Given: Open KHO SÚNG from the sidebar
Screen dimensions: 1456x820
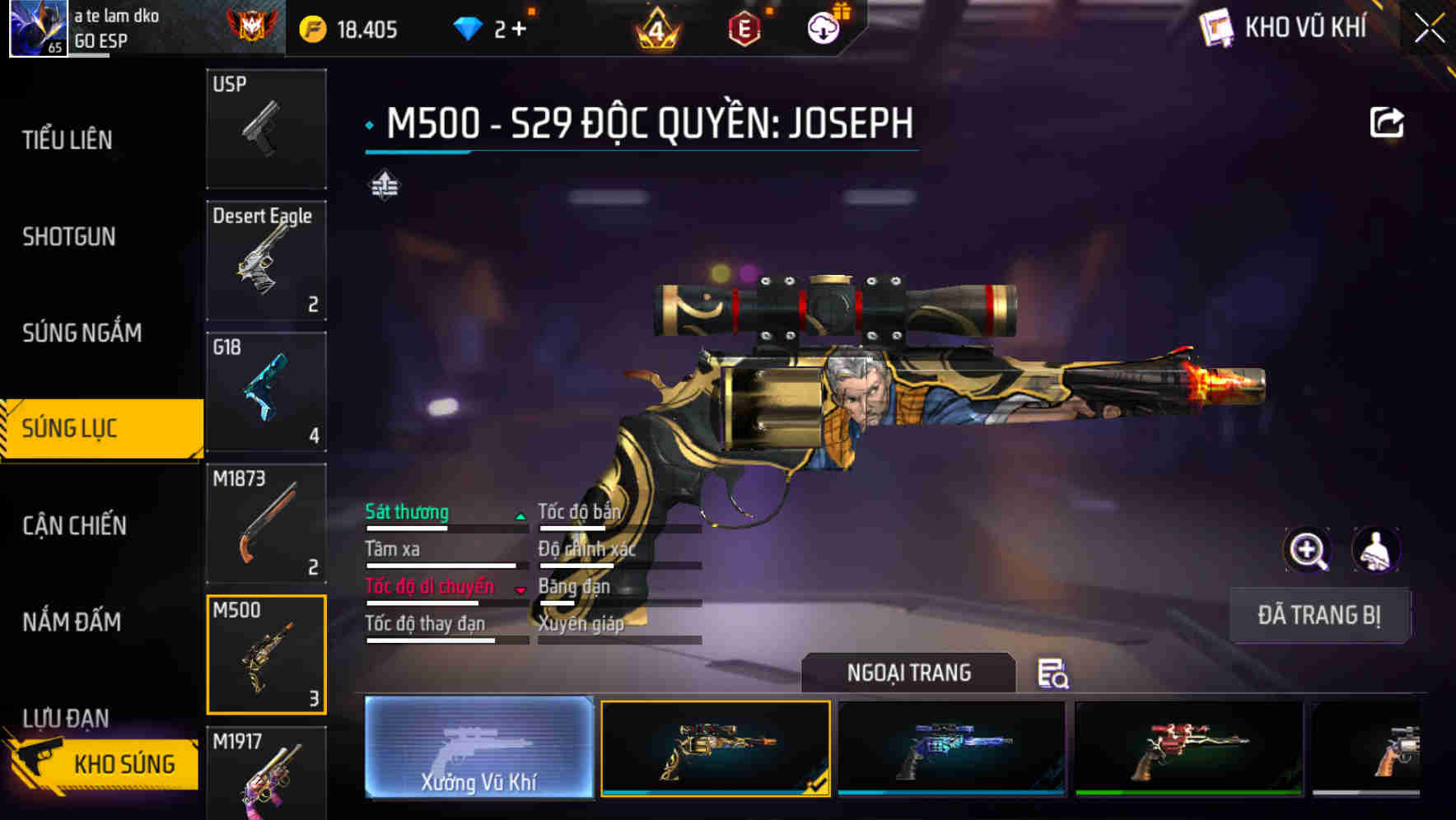Looking at the screenshot, I should tap(124, 763).
